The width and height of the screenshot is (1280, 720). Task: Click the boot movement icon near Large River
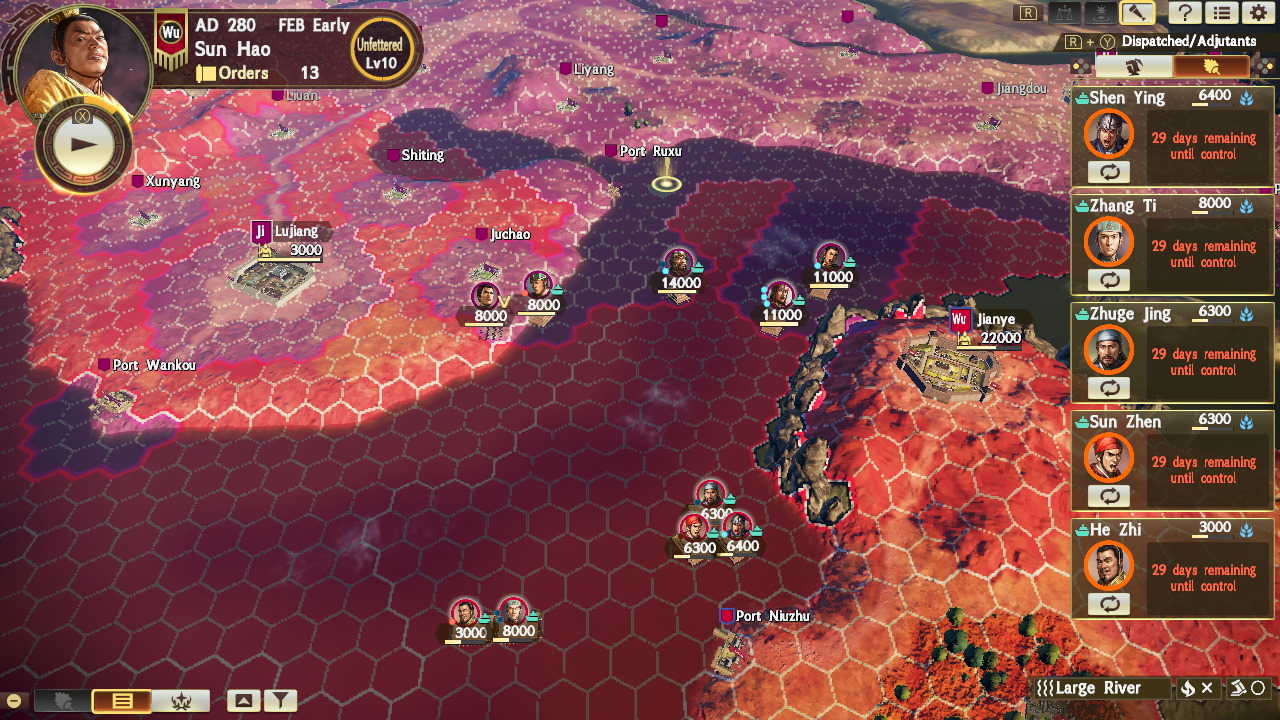(x=1240, y=688)
